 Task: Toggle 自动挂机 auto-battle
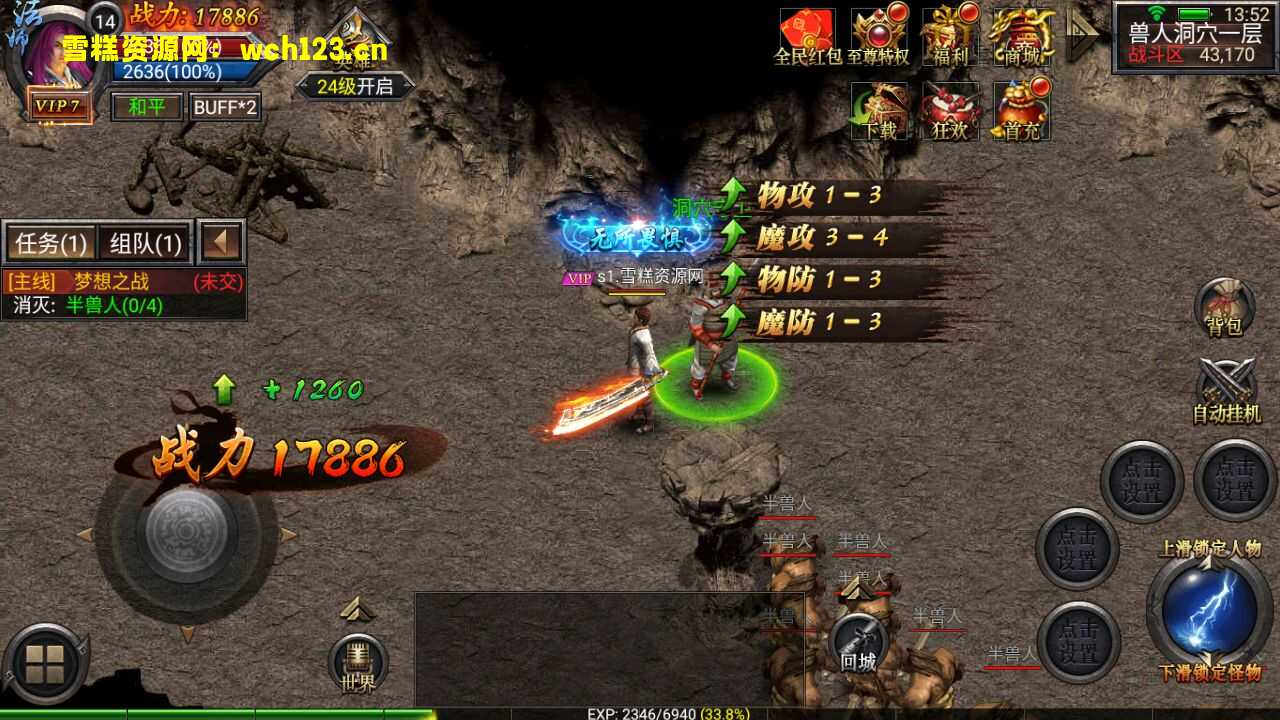pyautogui.click(x=1226, y=390)
